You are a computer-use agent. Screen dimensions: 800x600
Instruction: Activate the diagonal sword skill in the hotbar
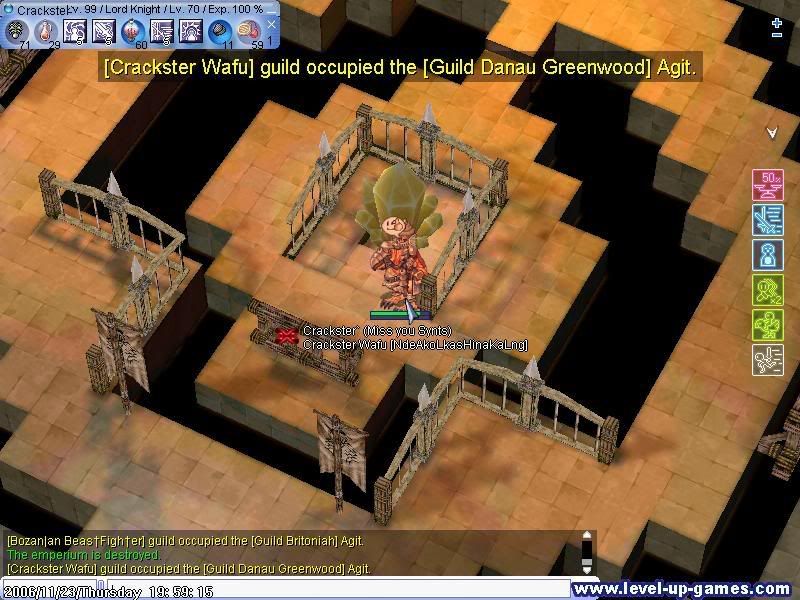coord(104,32)
